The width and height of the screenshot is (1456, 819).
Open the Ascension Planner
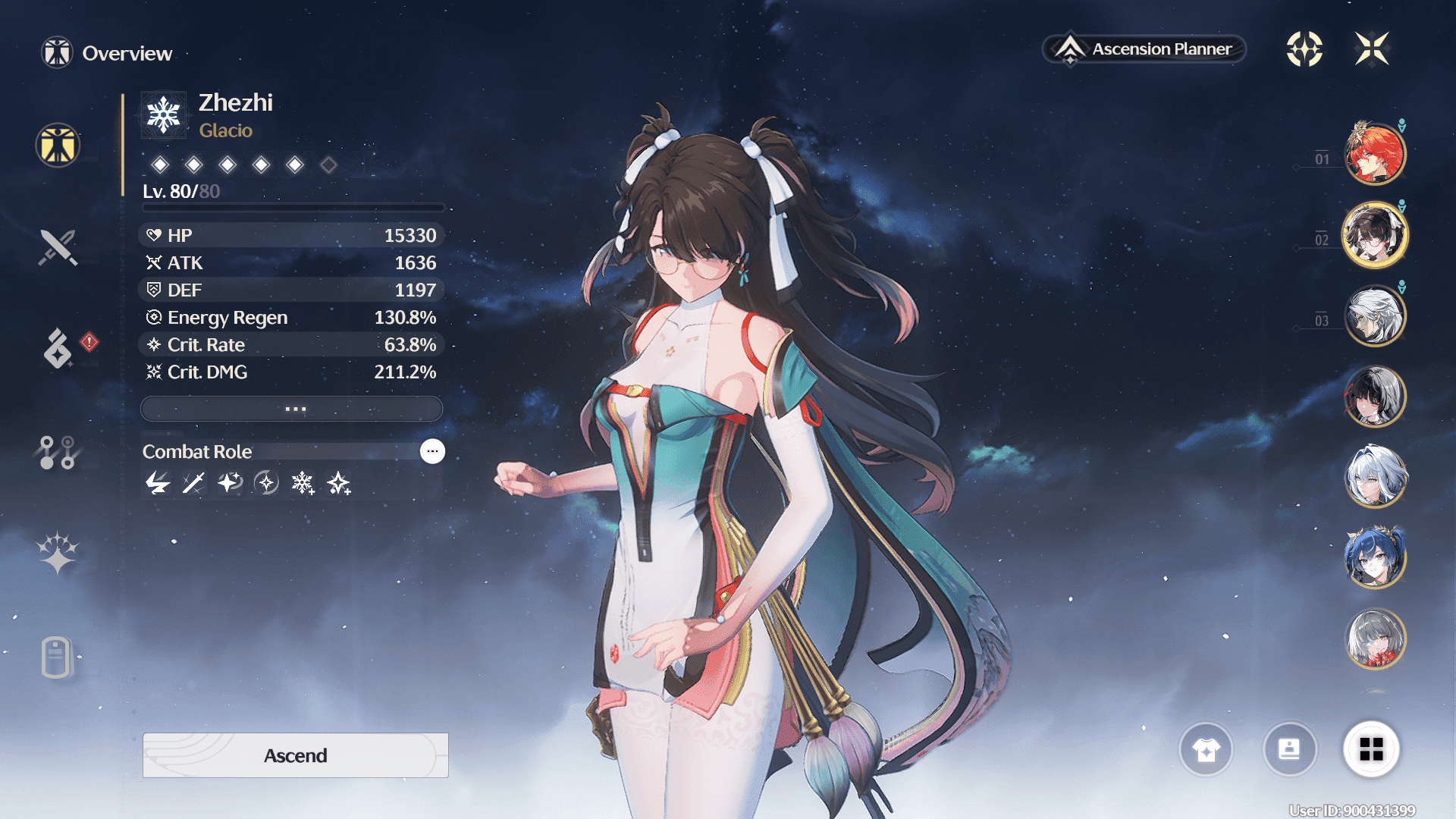tap(1144, 49)
